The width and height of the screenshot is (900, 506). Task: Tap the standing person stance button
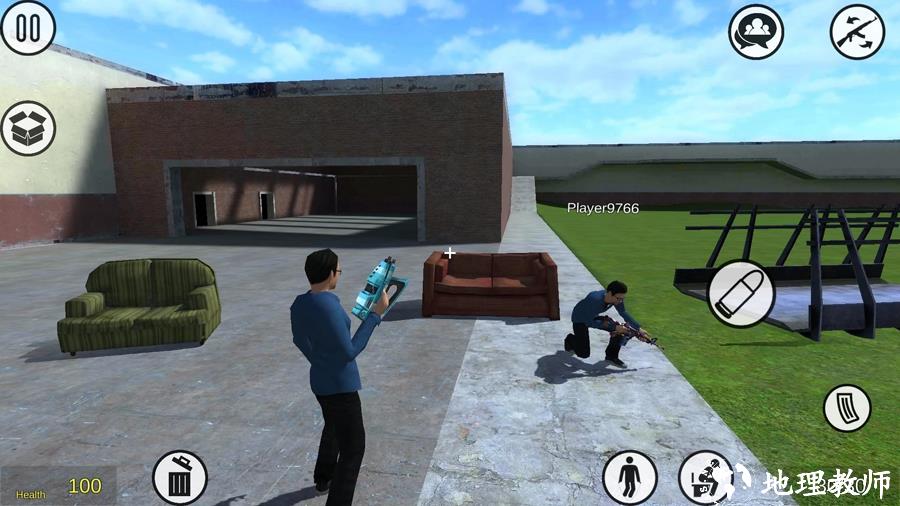pos(630,478)
